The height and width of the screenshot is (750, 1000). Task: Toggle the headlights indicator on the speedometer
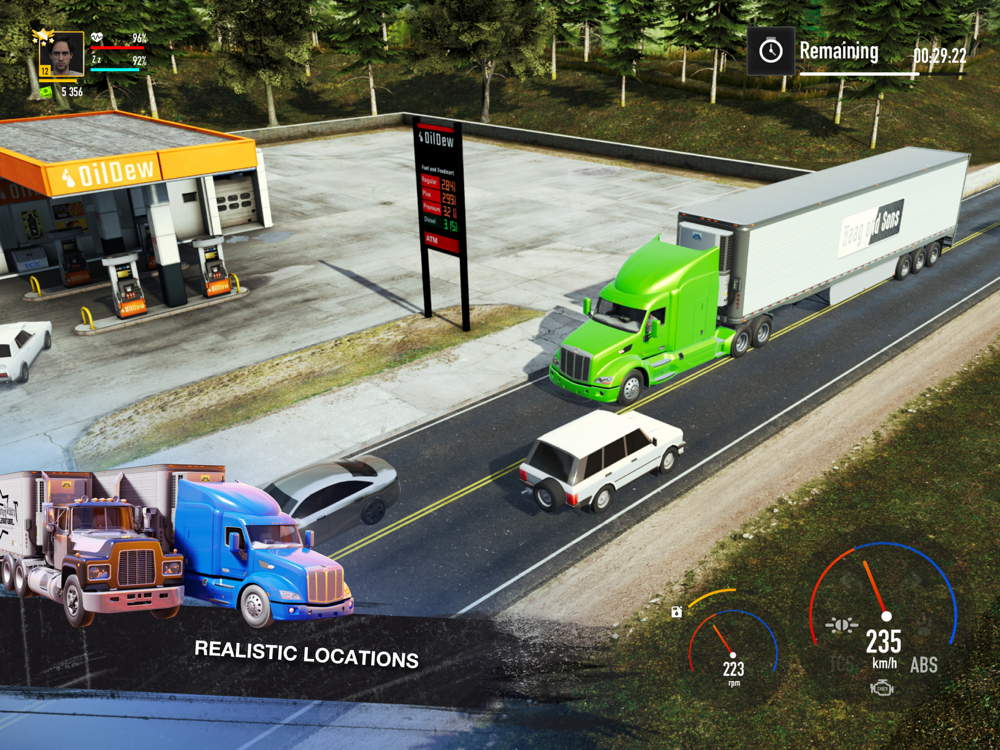coord(841,626)
